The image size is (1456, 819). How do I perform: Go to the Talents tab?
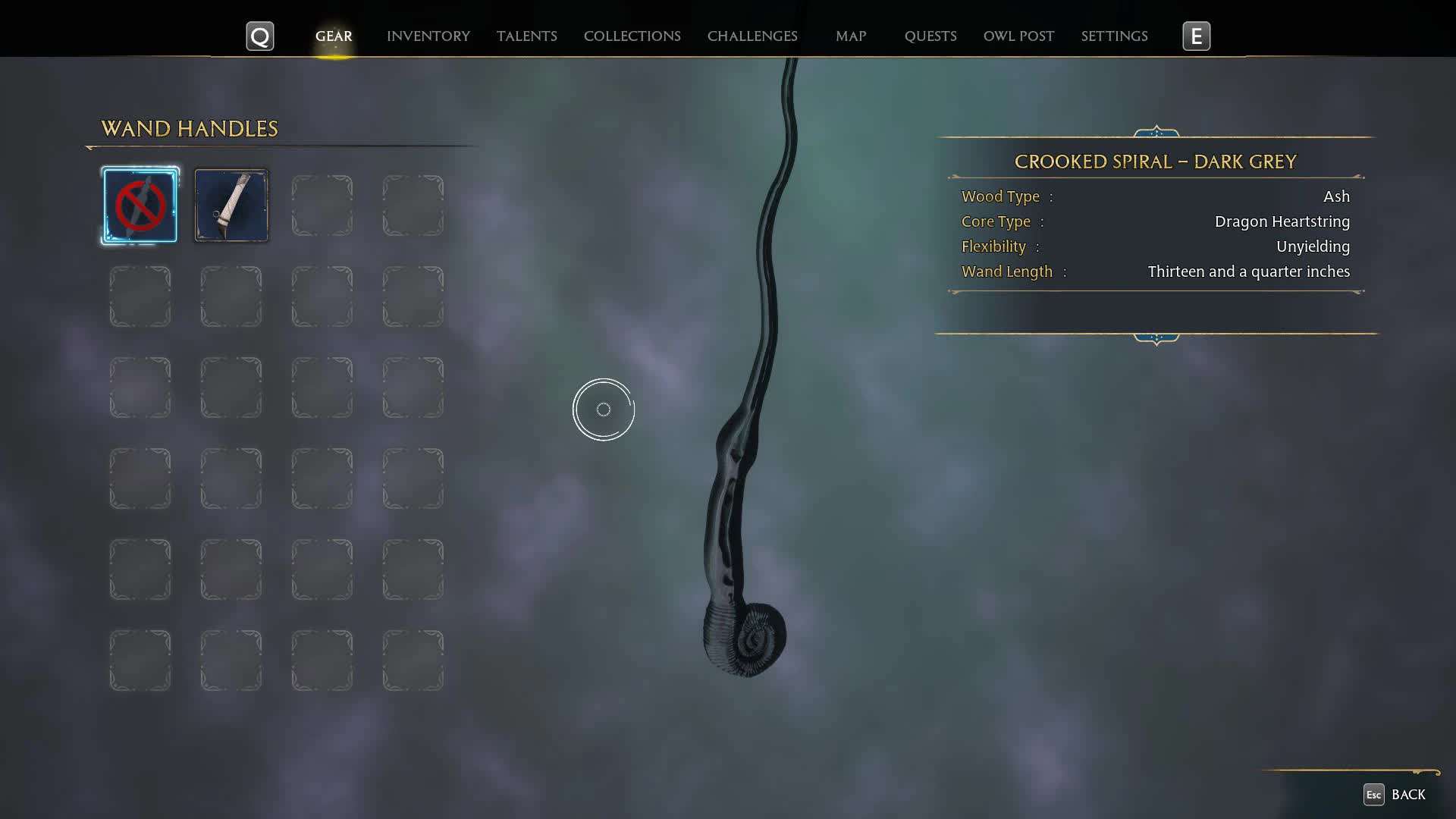[526, 36]
